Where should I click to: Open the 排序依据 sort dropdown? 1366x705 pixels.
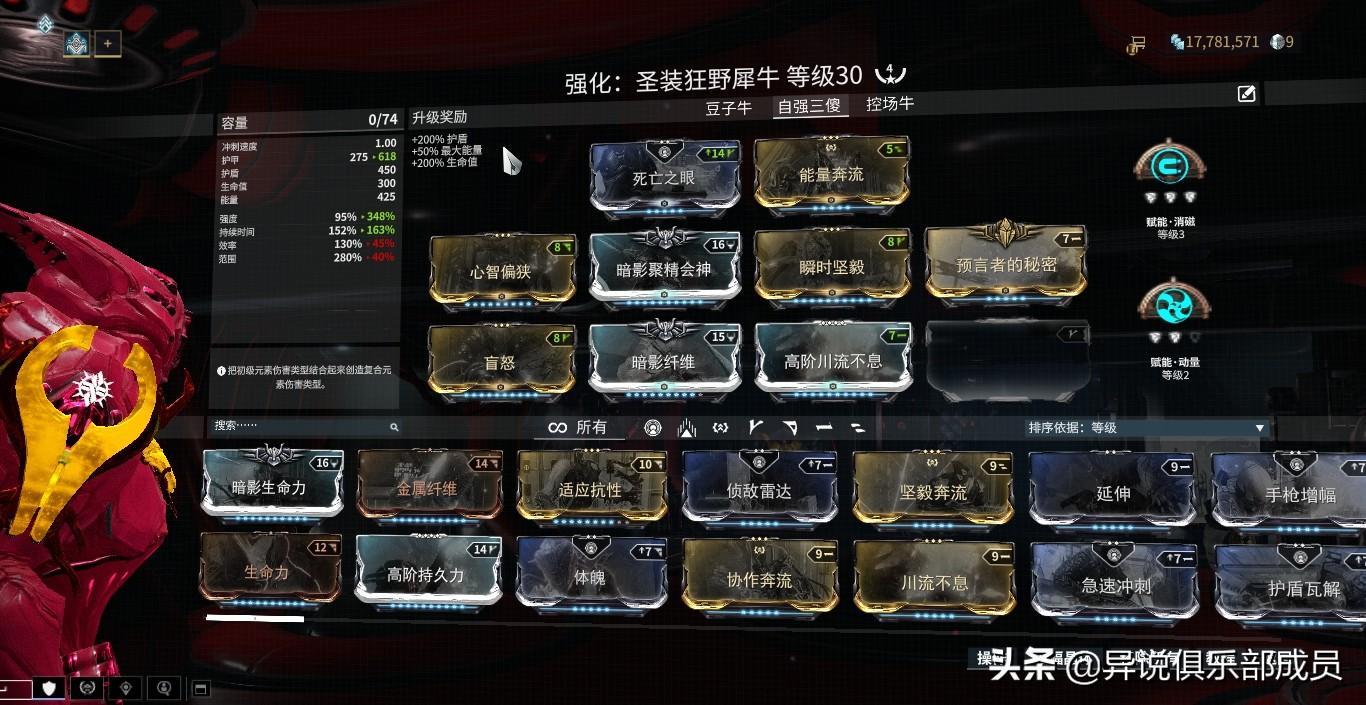(1146, 428)
